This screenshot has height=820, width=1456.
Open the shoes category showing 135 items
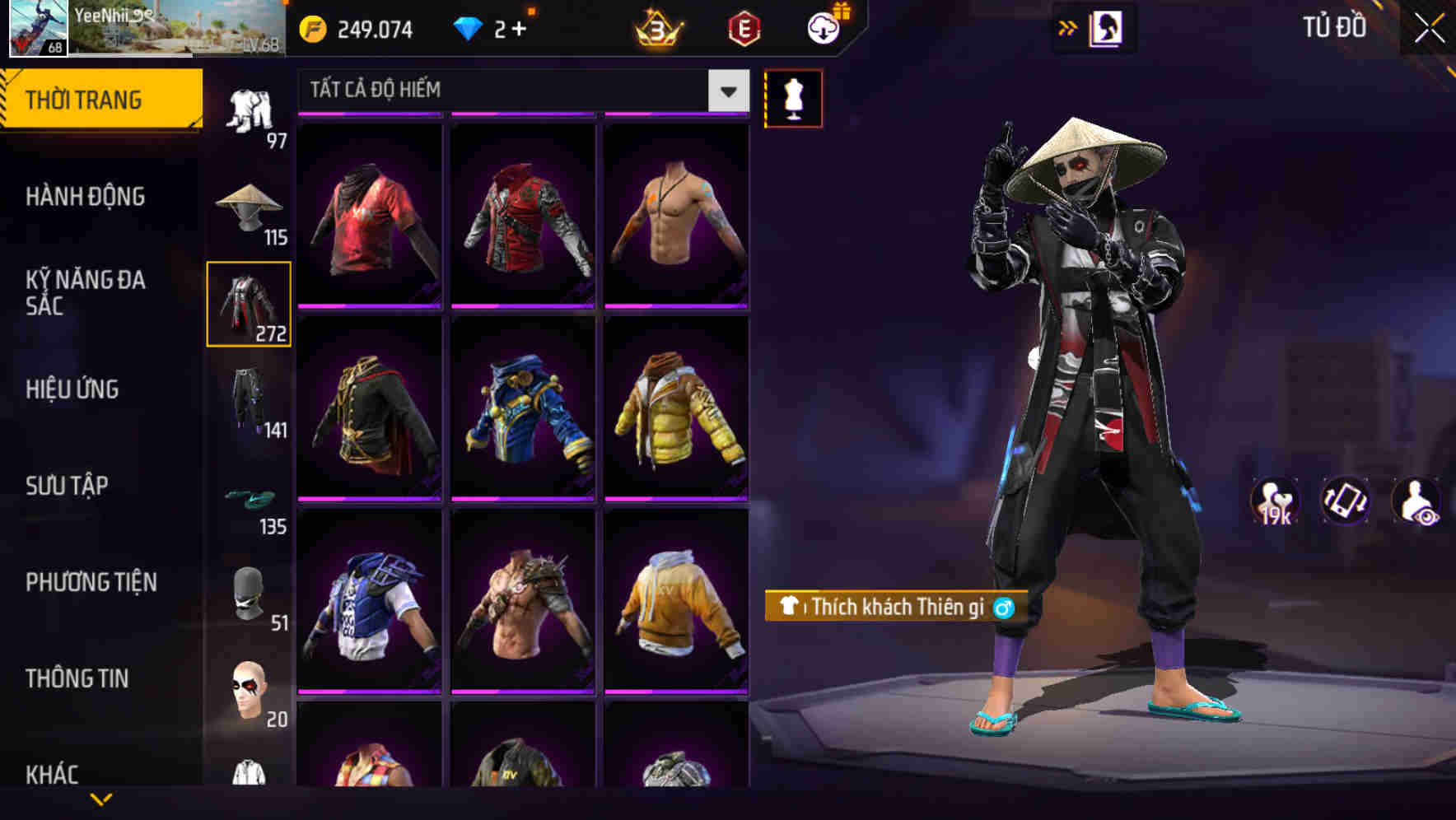pyautogui.click(x=250, y=499)
